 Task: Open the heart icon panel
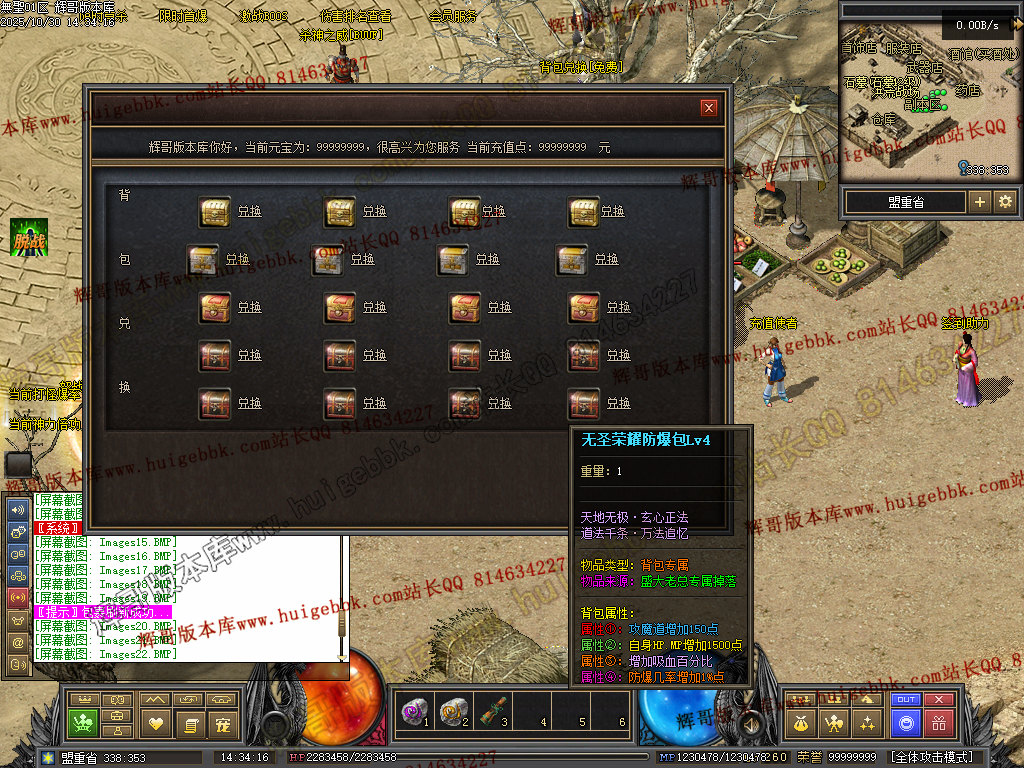pyautogui.click(x=156, y=723)
